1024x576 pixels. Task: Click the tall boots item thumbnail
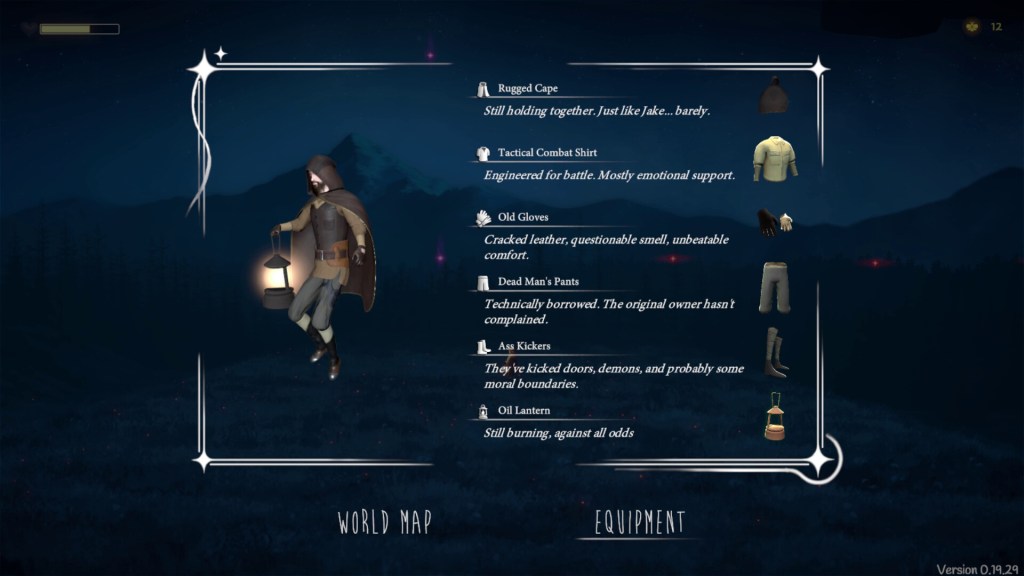click(x=776, y=352)
